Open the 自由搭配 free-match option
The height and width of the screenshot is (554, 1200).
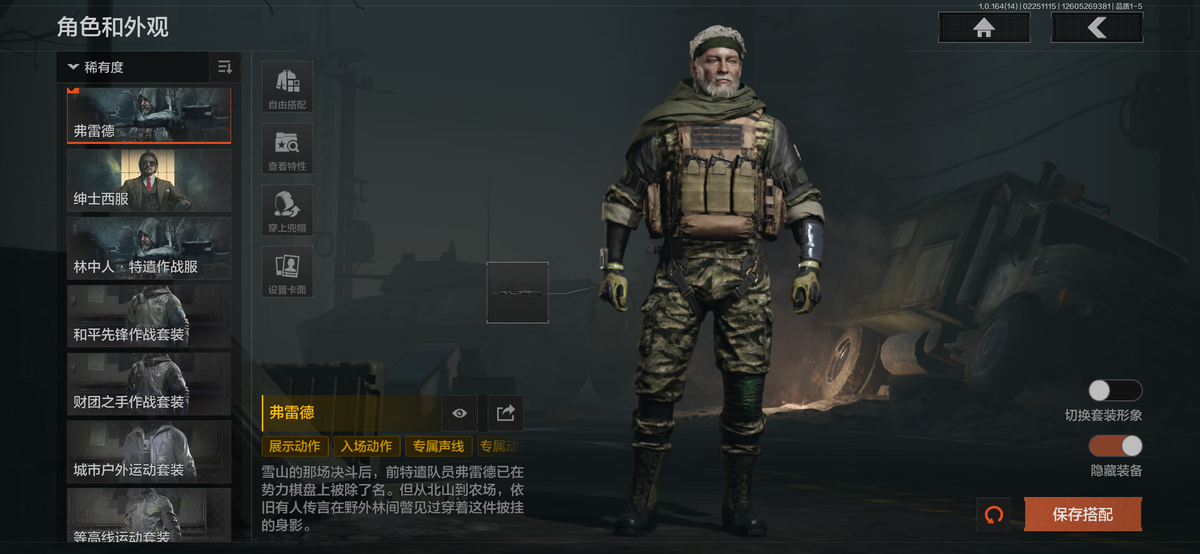coord(287,87)
